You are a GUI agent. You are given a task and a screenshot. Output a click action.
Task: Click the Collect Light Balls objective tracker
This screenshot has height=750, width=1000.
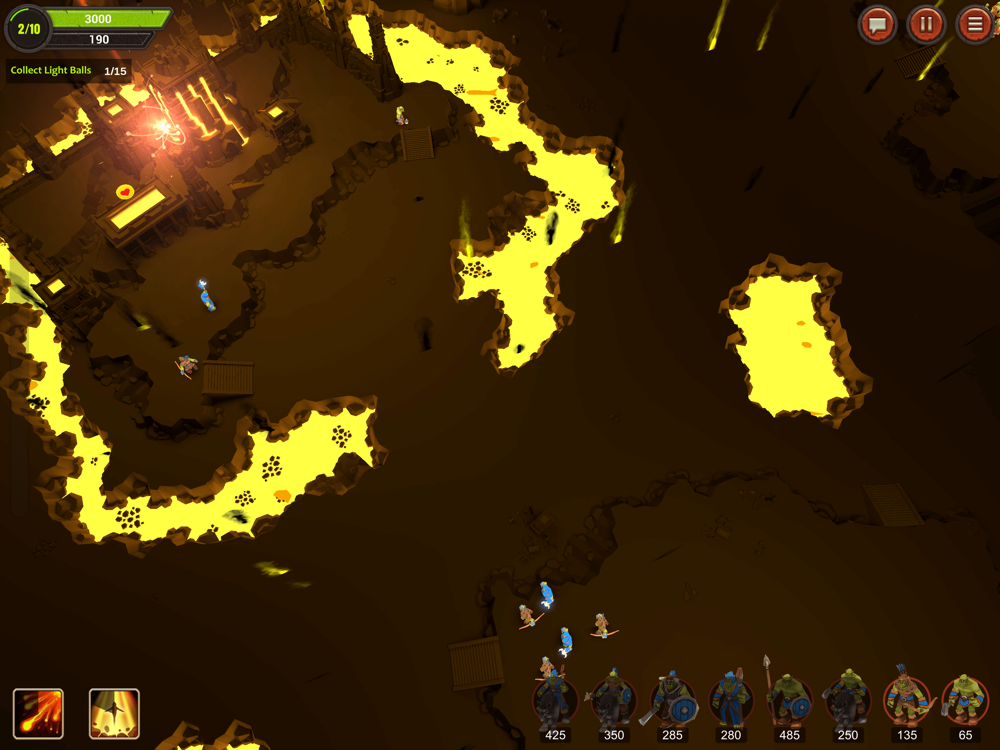click(68, 71)
